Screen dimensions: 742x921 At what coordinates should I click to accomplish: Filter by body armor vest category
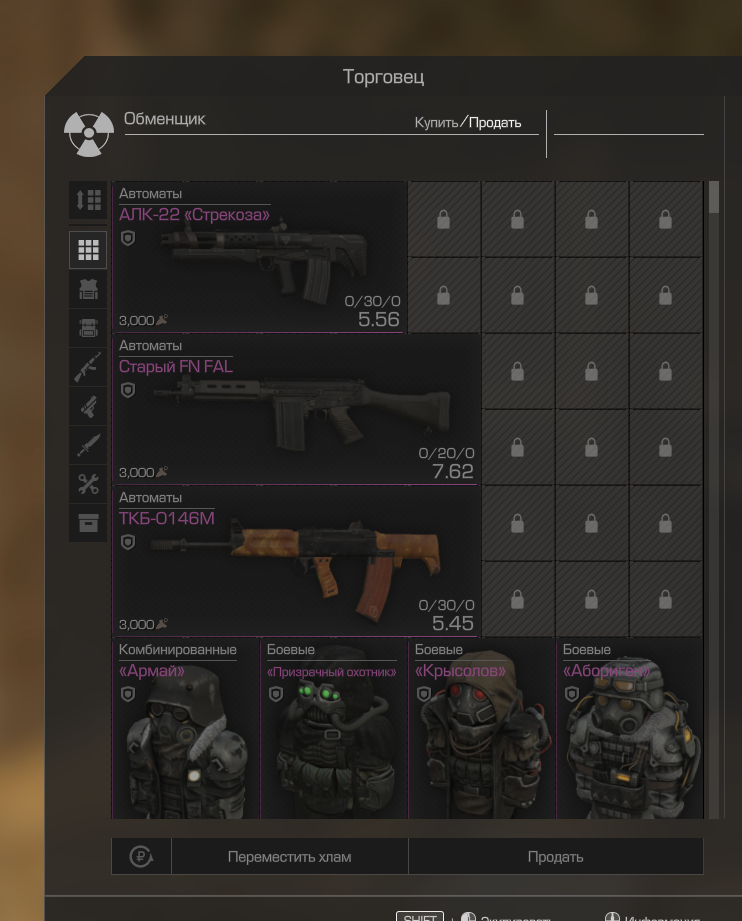point(88,290)
